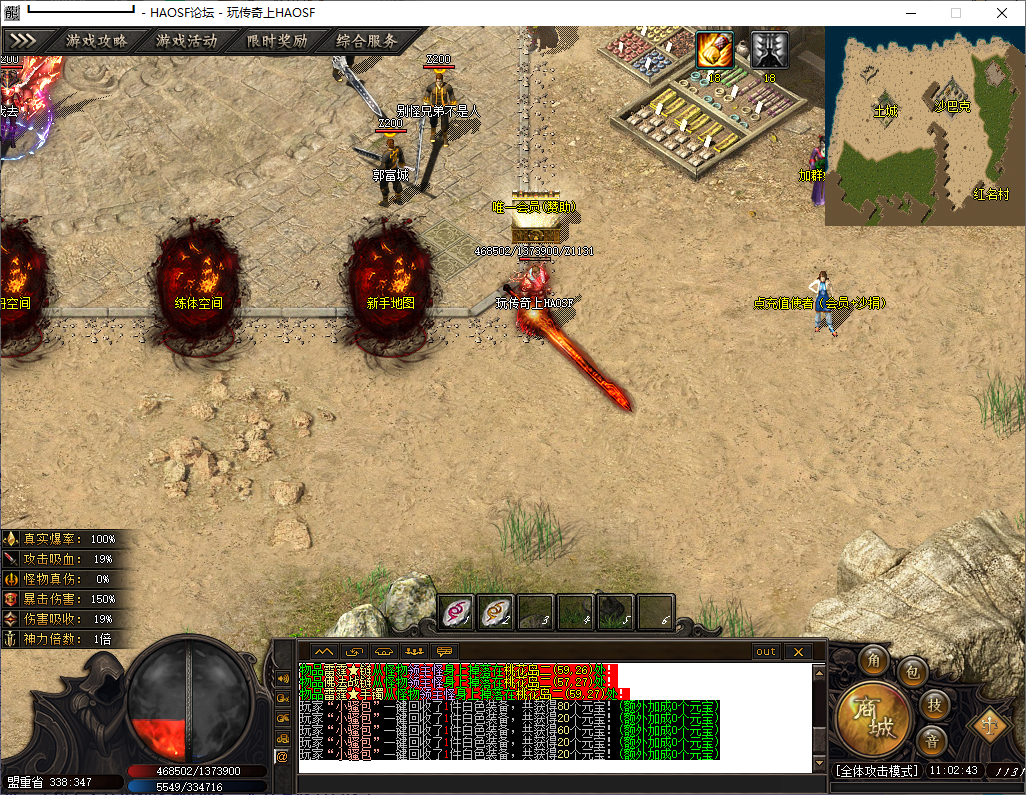Open the 角 character panel
Viewport: 1026px width, 795px height.
[874, 659]
